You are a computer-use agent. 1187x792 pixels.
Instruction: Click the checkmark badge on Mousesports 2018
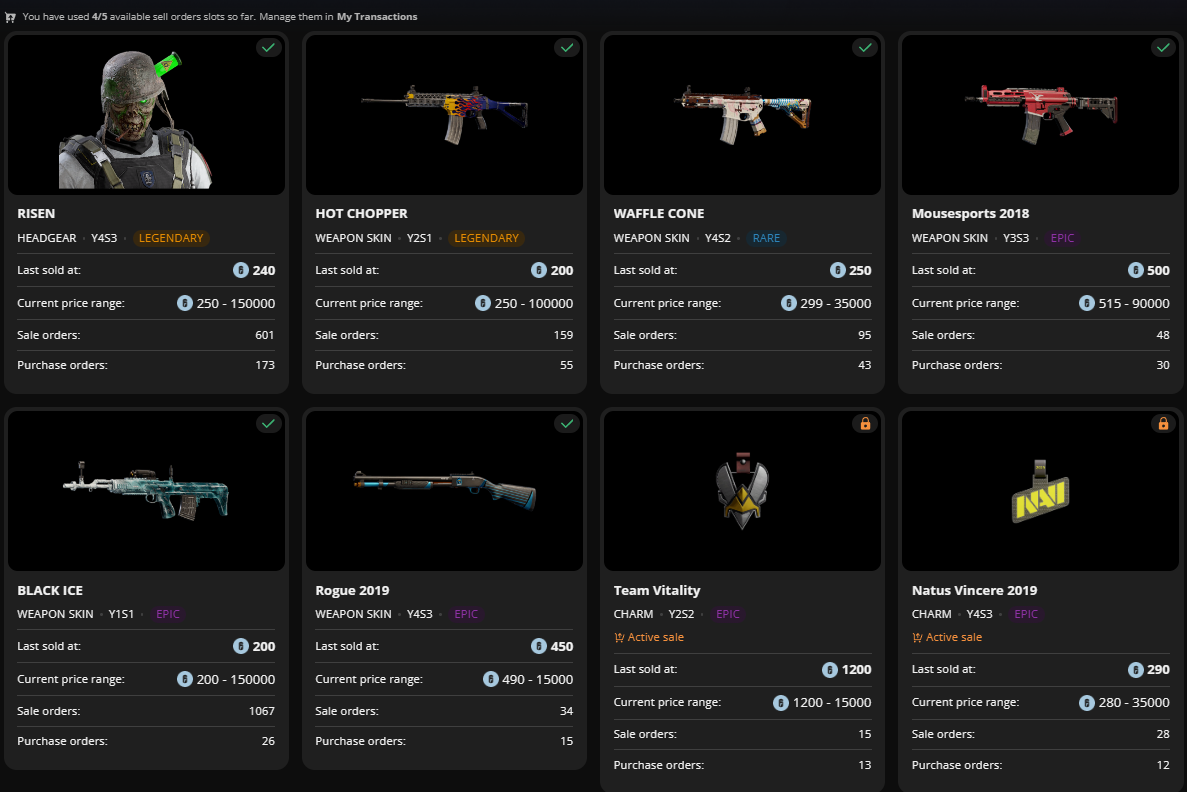(1163, 47)
